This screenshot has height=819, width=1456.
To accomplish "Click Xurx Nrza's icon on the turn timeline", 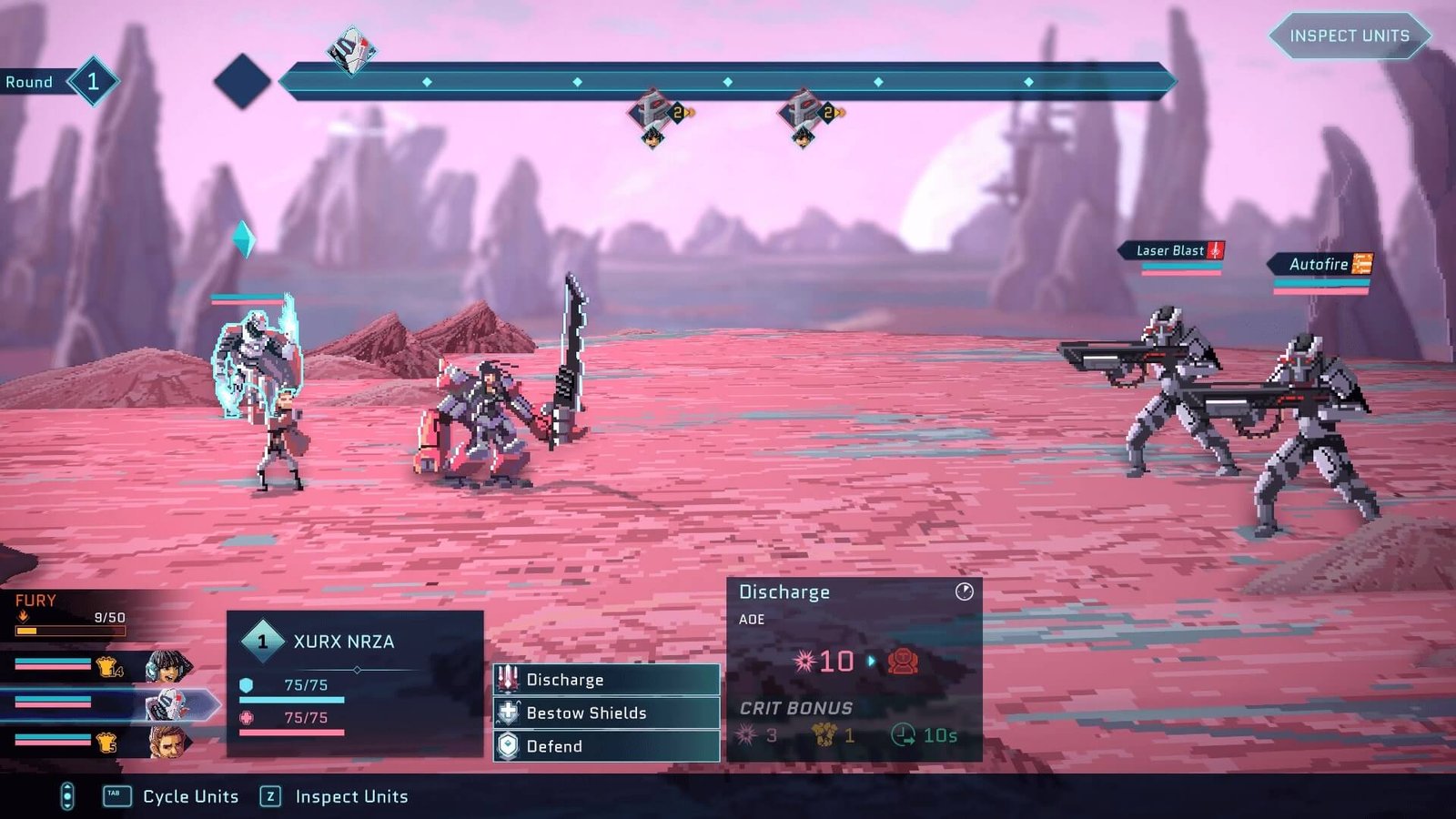I will pos(352,51).
